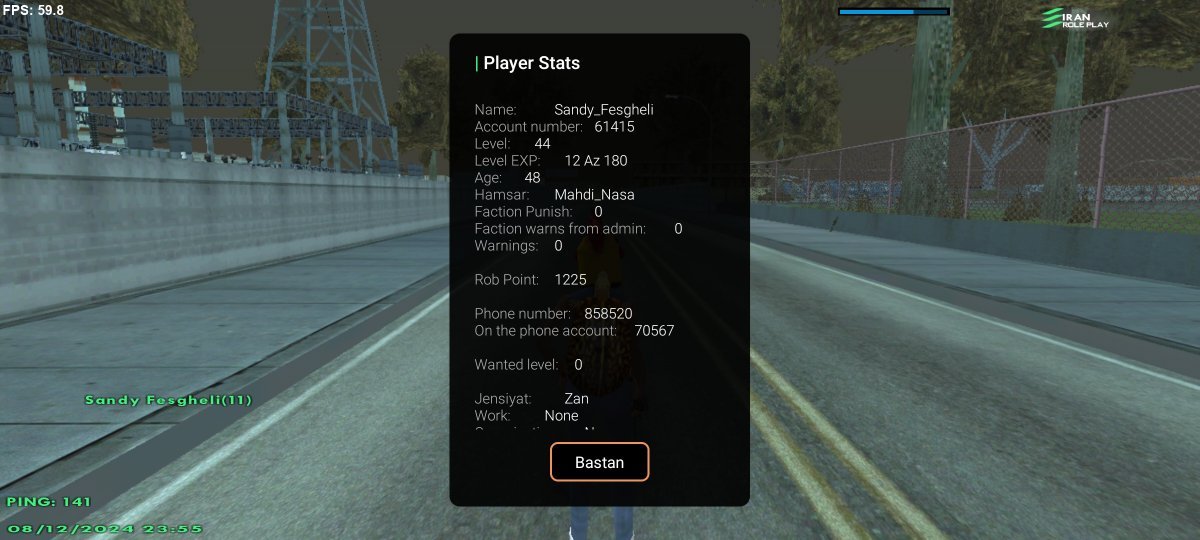The width and height of the screenshot is (1200, 540).
Task: Close the Player Stats dialog with Bastan
Action: pos(599,462)
